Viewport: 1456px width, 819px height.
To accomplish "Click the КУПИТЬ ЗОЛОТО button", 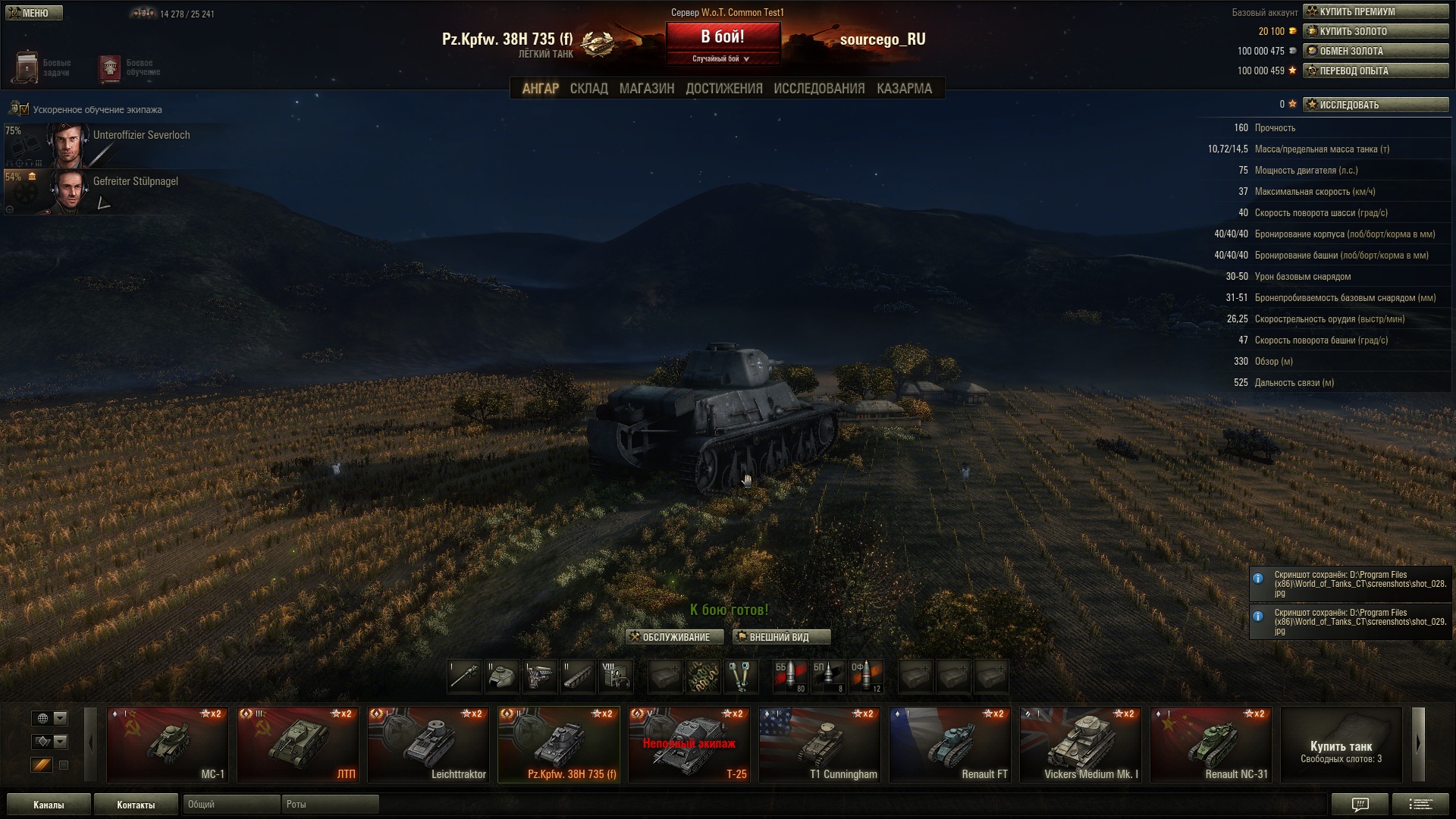I will point(1376,31).
